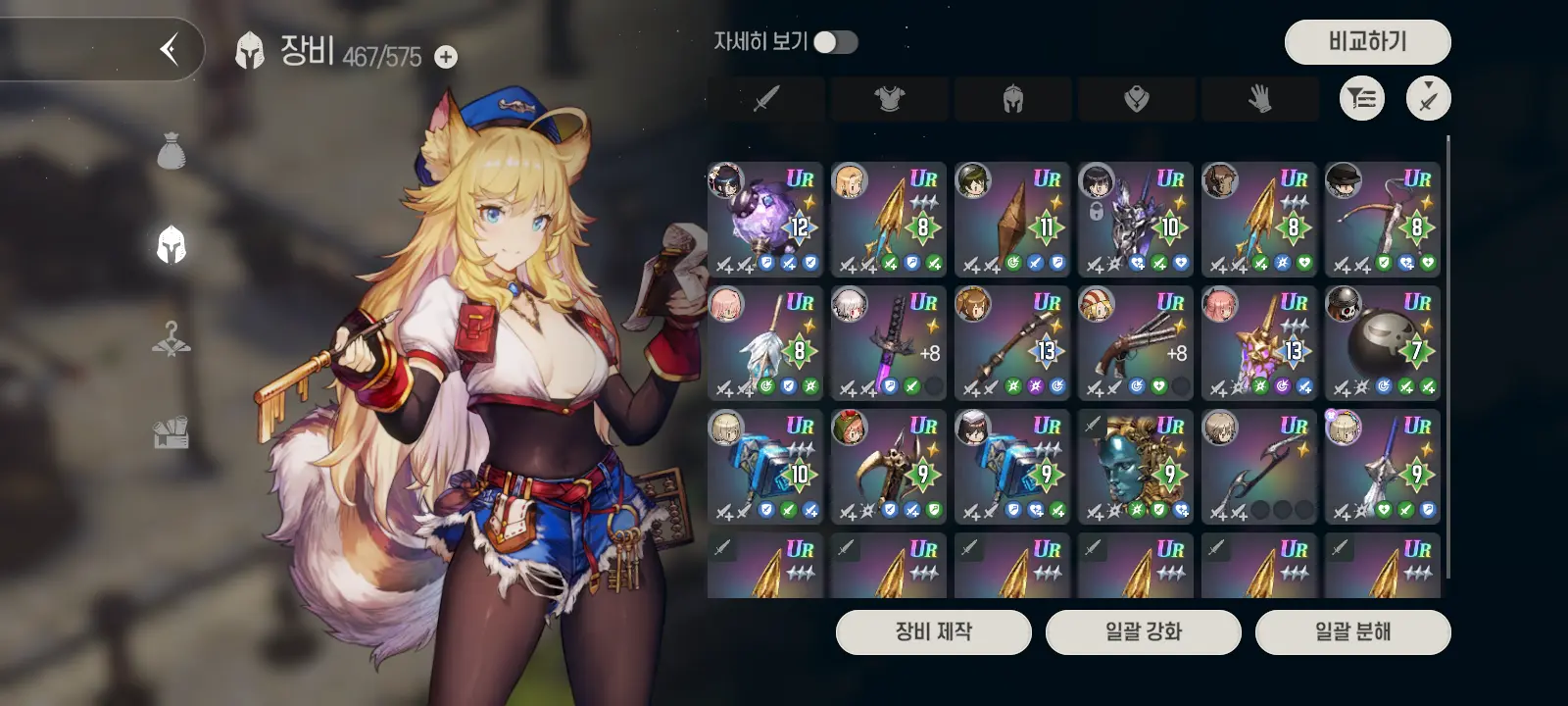Select the flintlock pistol with +8

(x=1136, y=343)
